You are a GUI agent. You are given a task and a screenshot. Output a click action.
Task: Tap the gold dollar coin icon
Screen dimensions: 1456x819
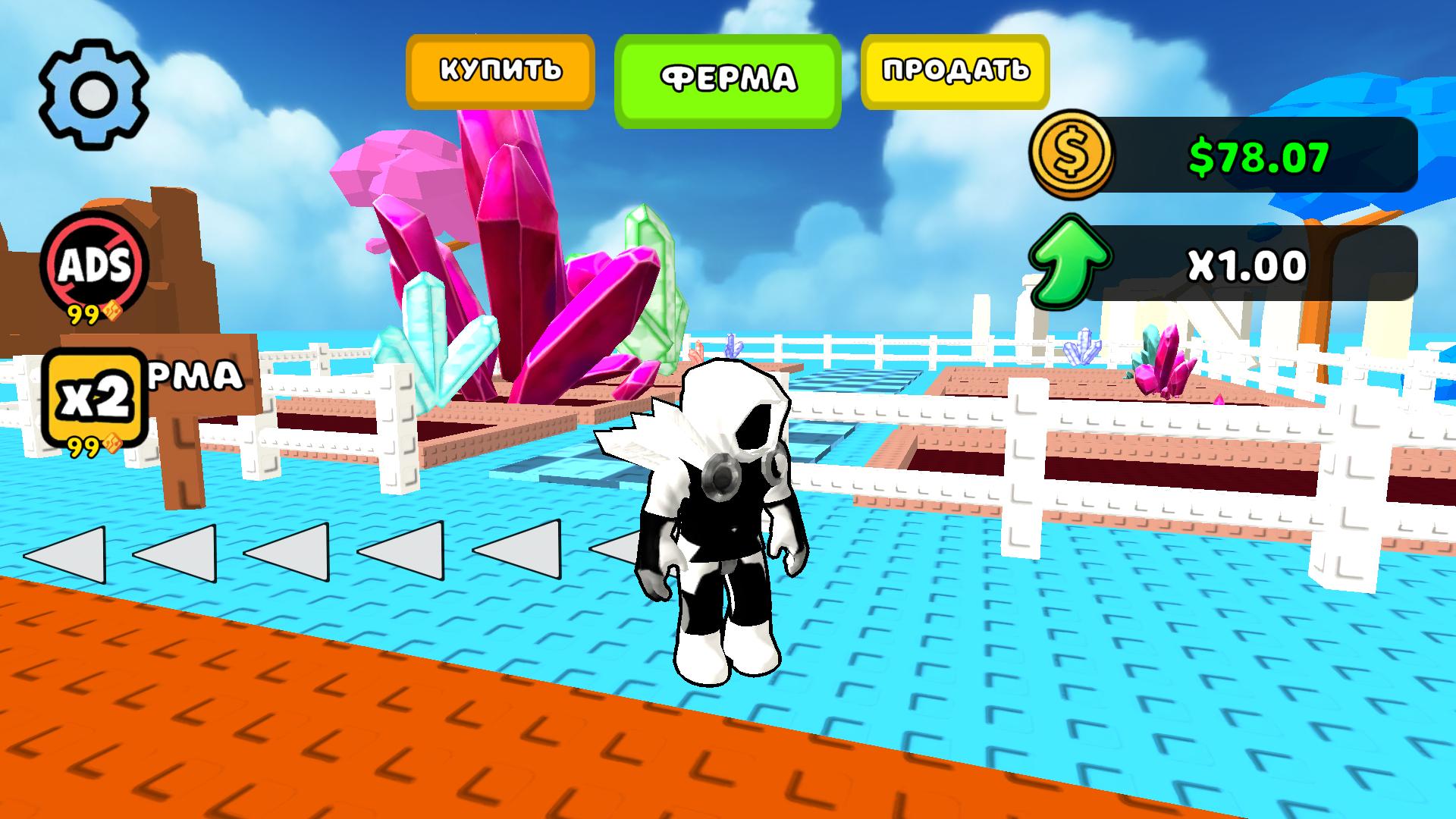click(x=1073, y=157)
